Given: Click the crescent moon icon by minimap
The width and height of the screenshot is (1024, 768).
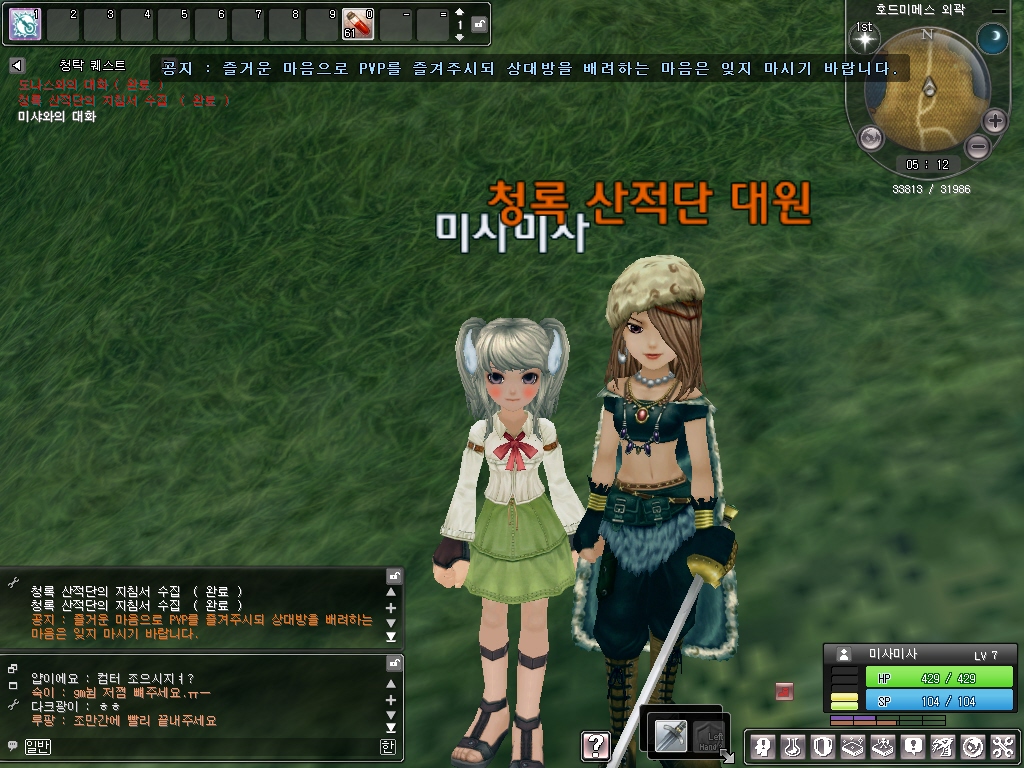Looking at the screenshot, I should (x=992, y=40).
